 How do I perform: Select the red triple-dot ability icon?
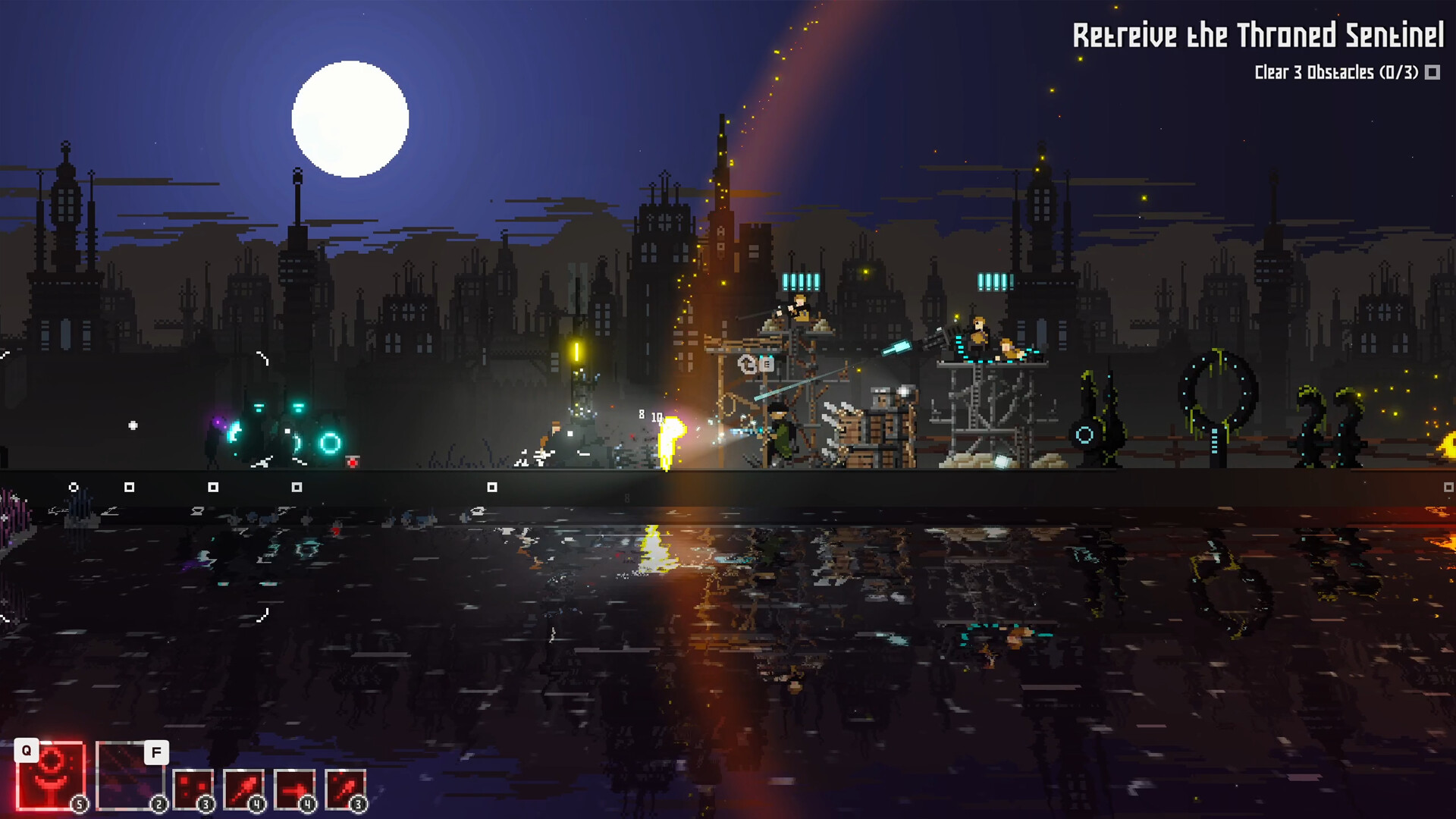pyautogui.click(x=192, y=786)
